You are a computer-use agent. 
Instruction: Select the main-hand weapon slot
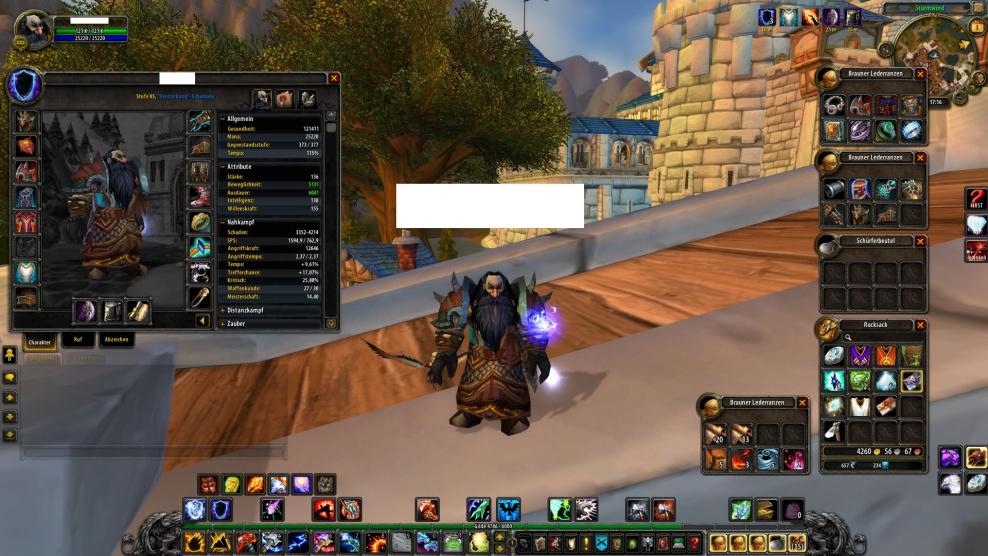[85, 311]
